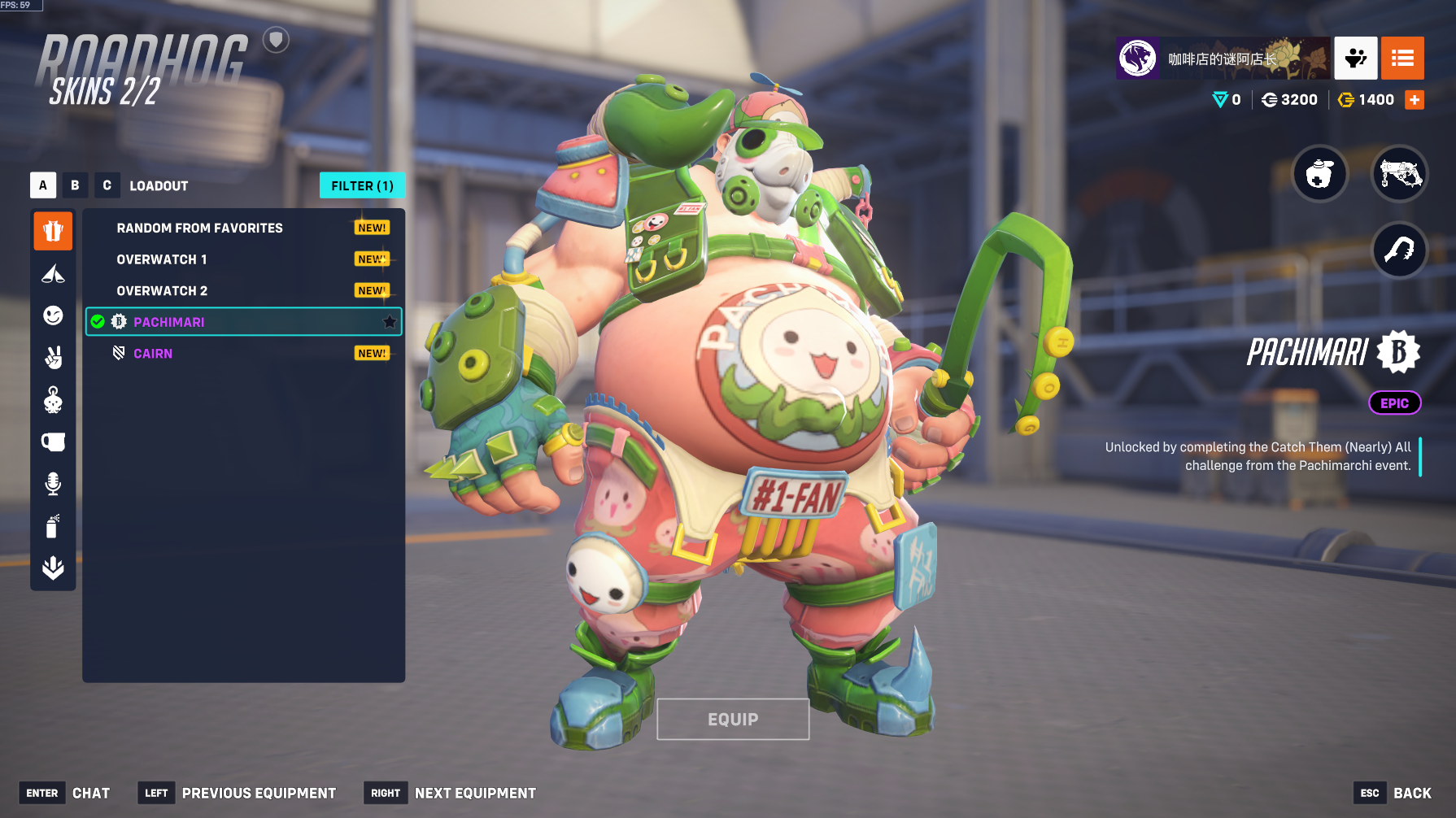Select loadout A tab
The height and width of the screenshot is (818, 1456).
click(x=43, y=185)
